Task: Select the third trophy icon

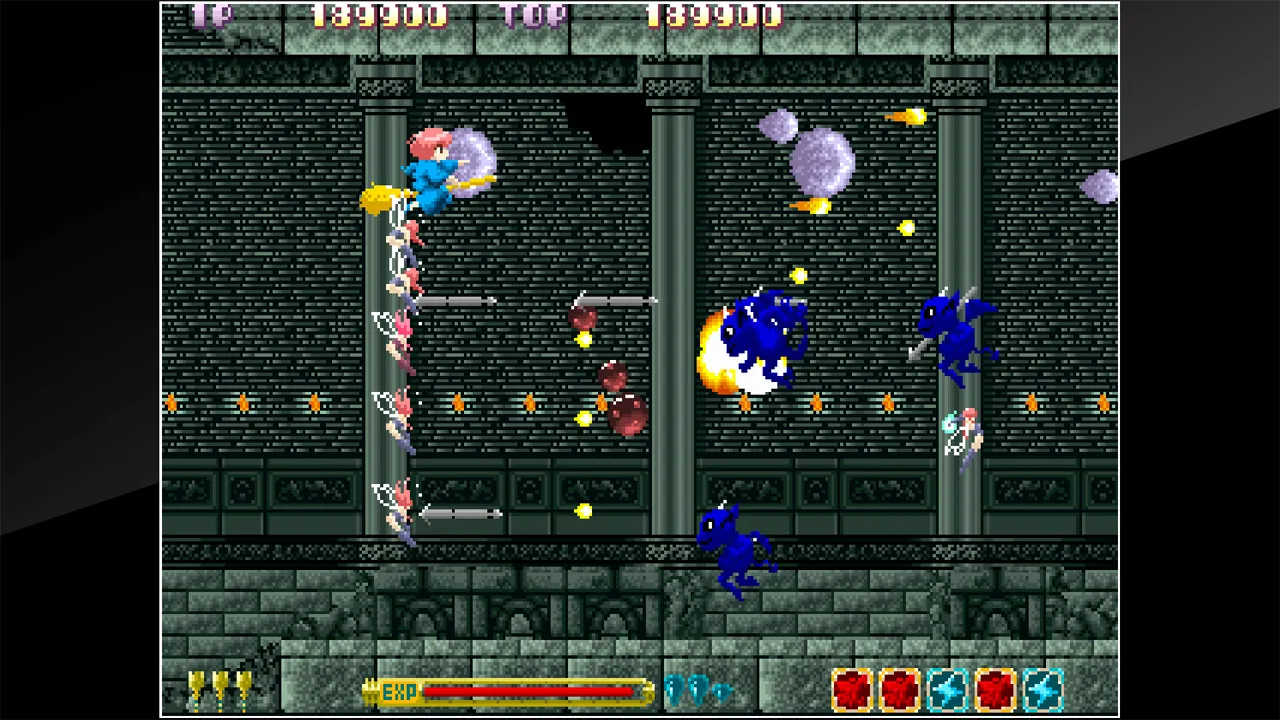Action: (x=245, y=688)
